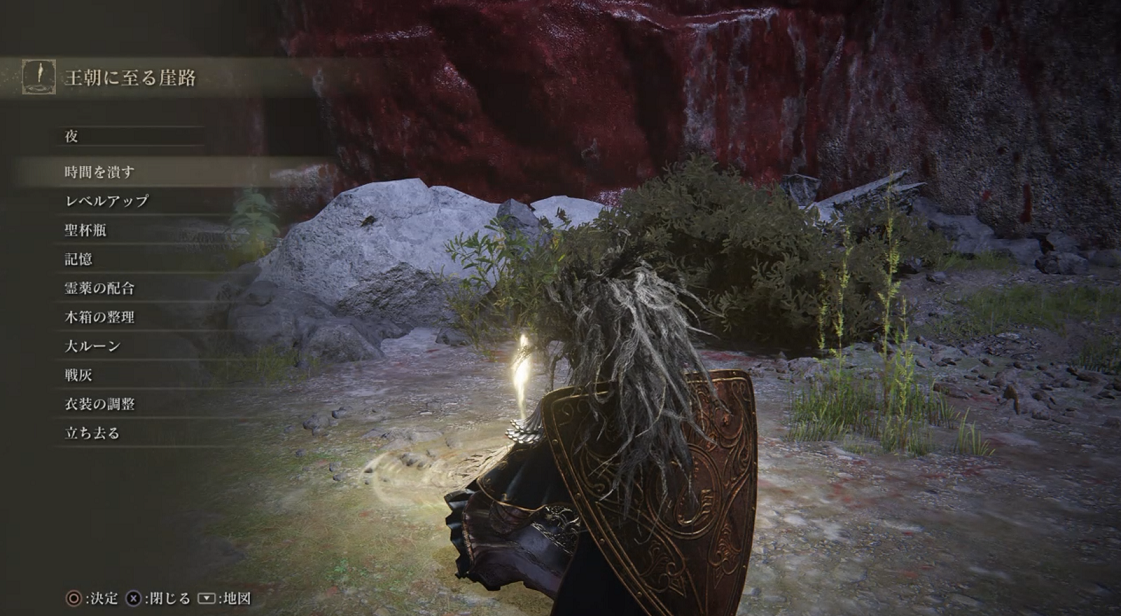This screenshot has width=1121, height=616.
Task: Open the レベルアップ level up menu
Action: click(x=106, y=201)
